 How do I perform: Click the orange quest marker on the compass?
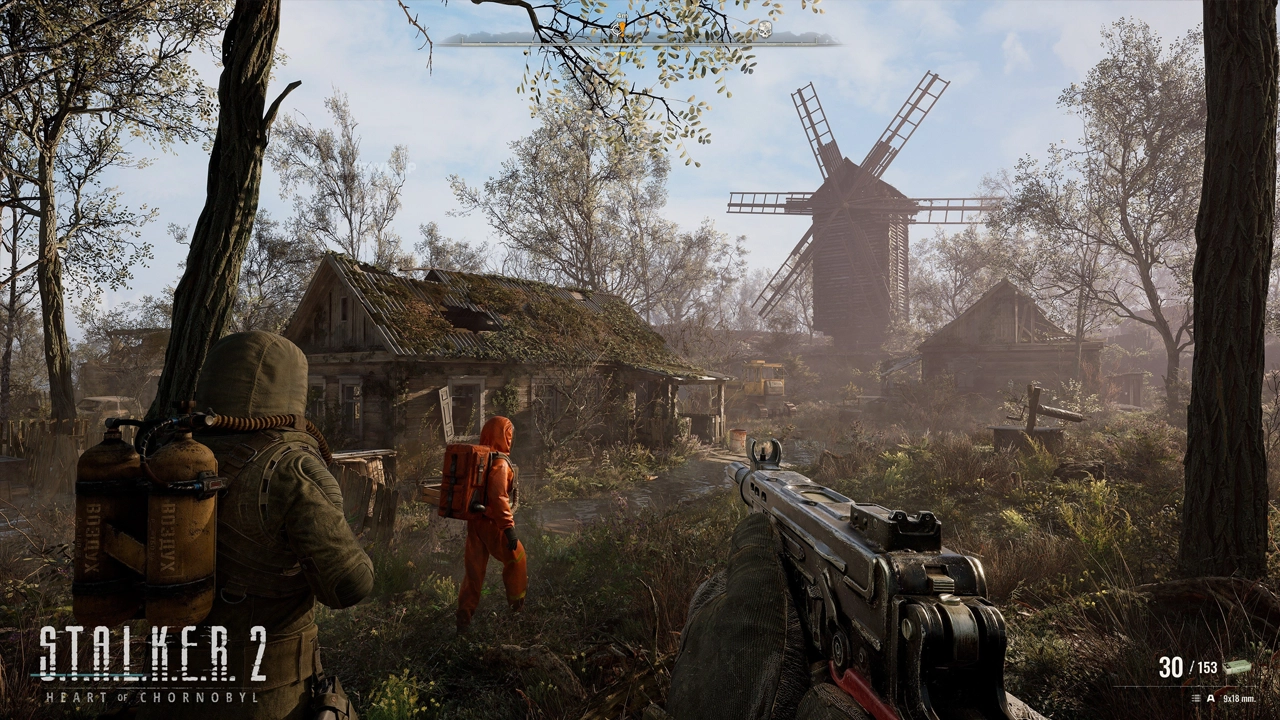tap(621, 29)
